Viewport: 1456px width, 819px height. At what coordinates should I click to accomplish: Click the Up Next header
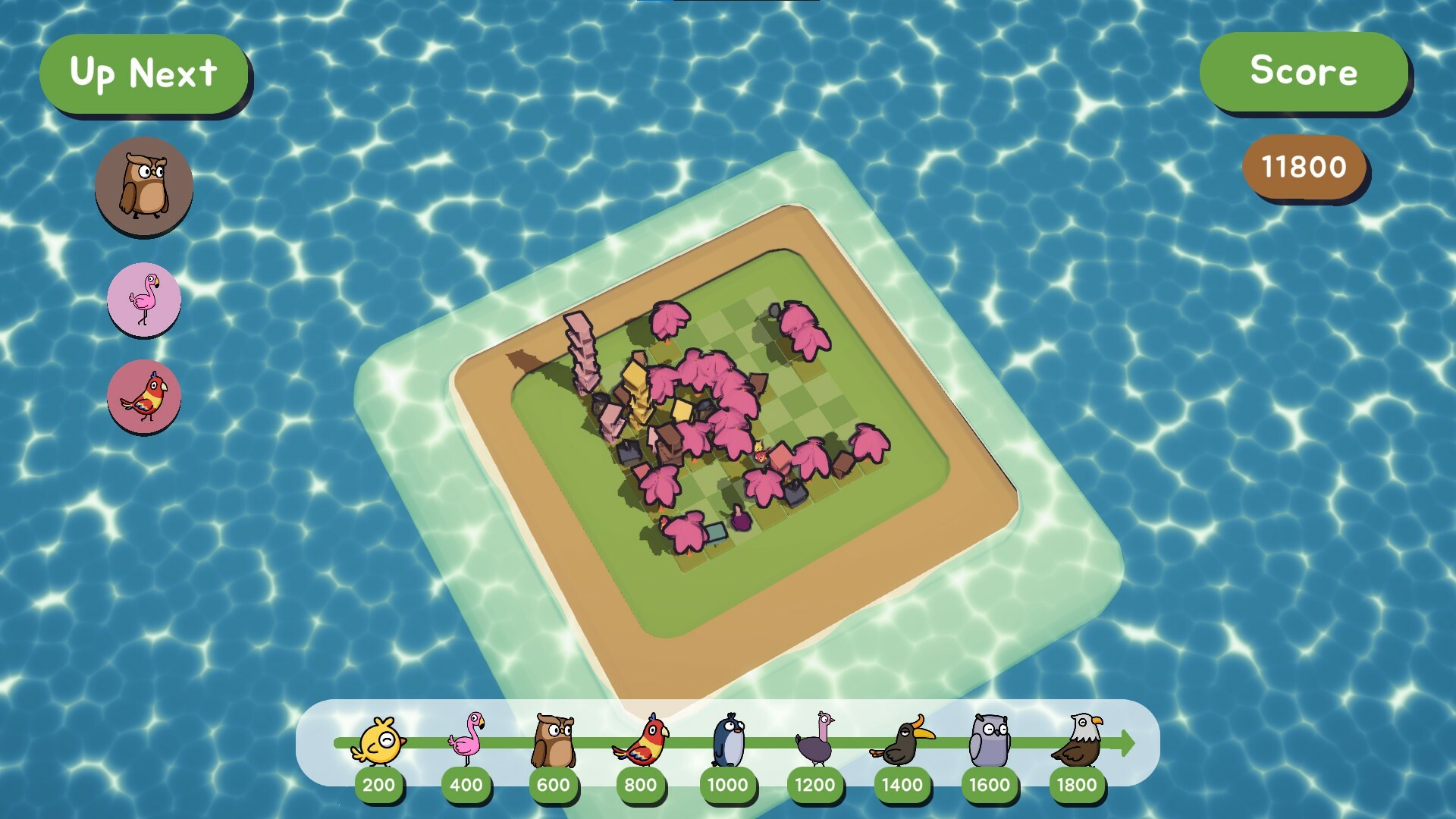pyautogui.click(x=145, y=73)
